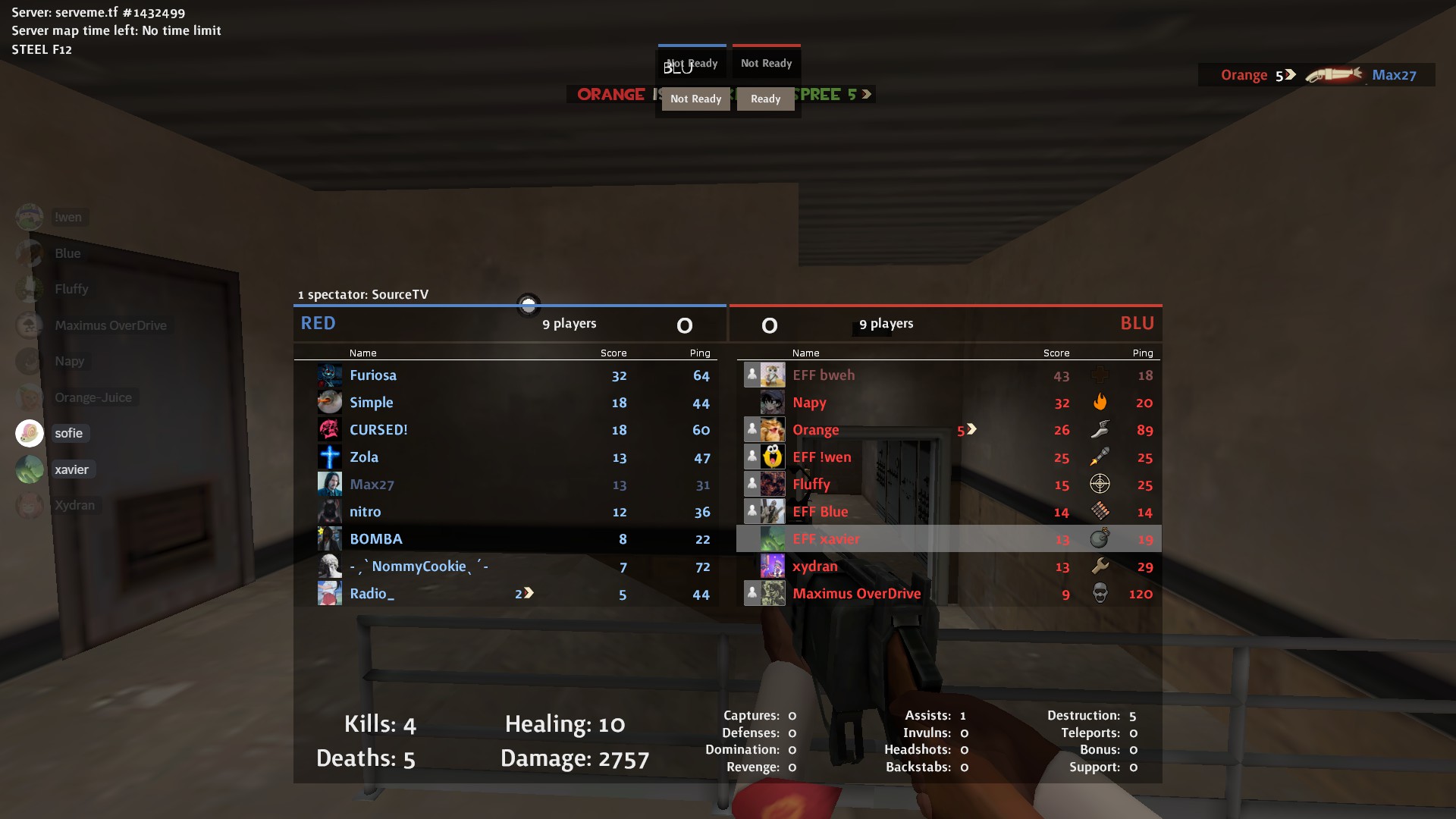Click Fluffy's avatar on the BLU scoreboard
1456x819 pixels.
[x=773, y=485]
